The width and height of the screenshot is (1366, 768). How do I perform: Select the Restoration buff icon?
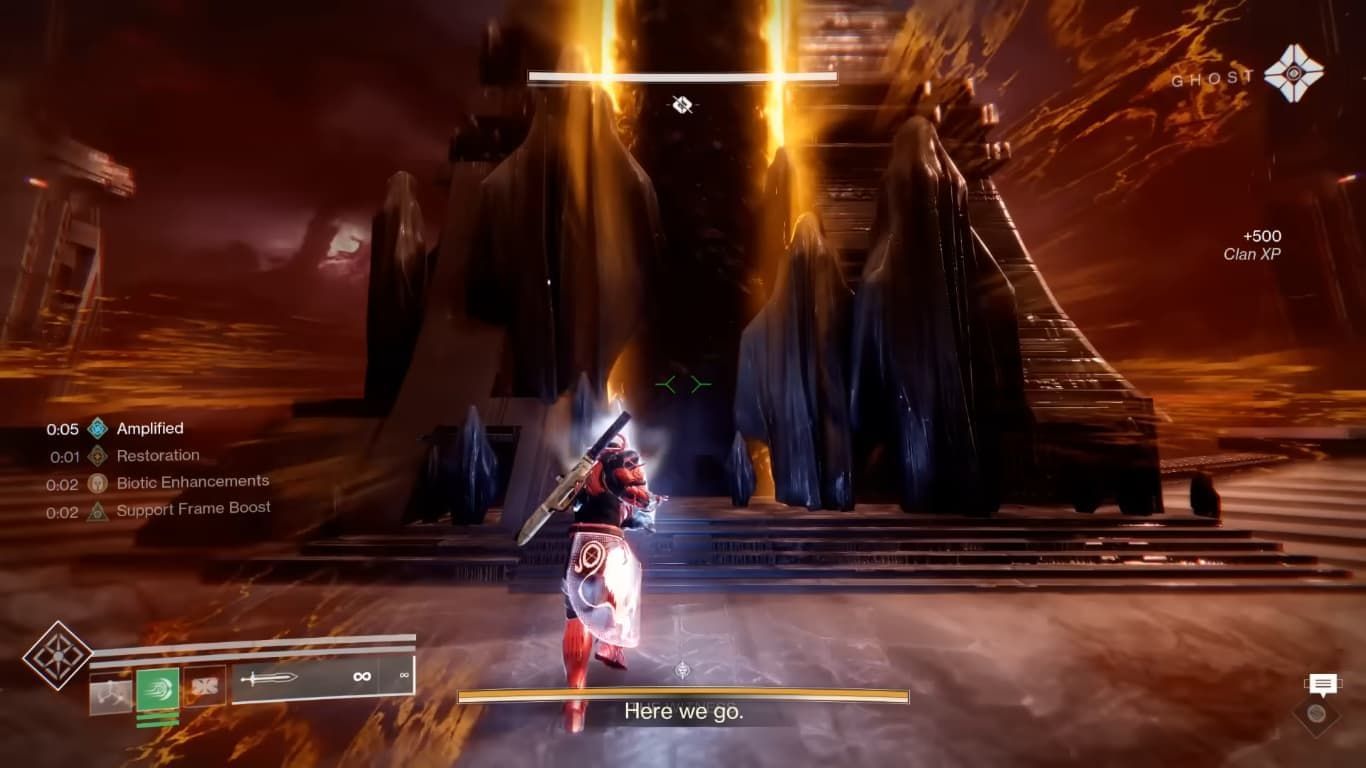point(96,456)
